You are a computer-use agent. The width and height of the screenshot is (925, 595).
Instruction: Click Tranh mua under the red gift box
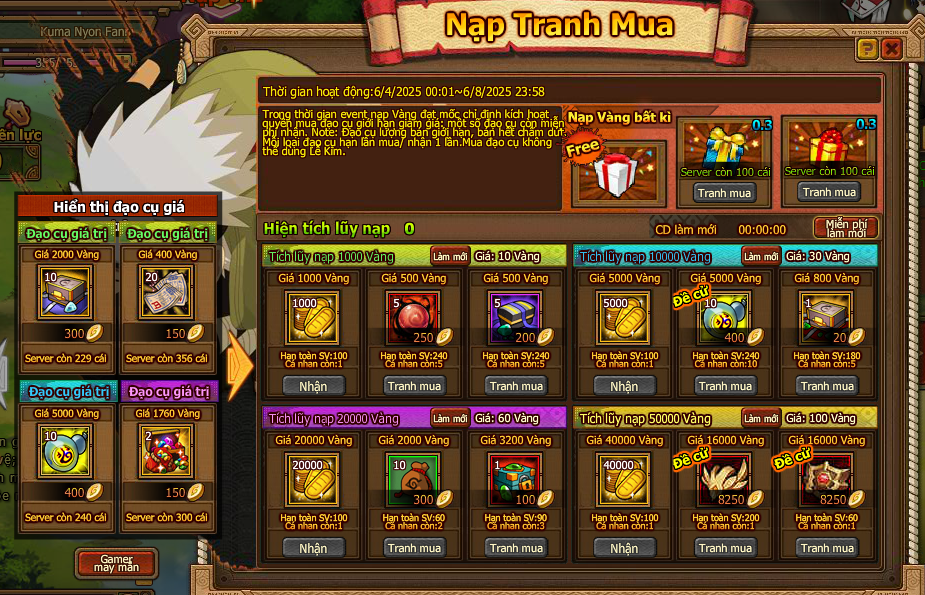pyautogui.click(x=829, y=192)
